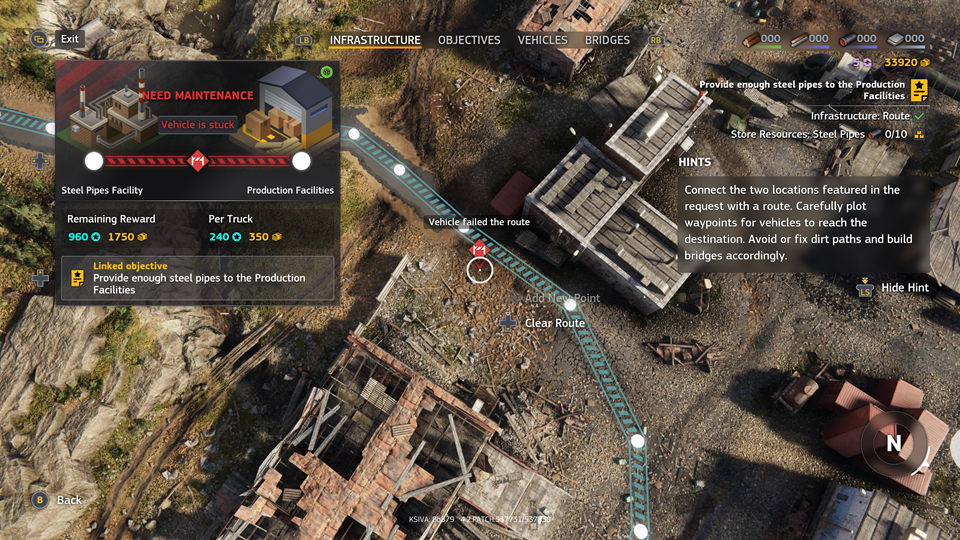The width and height of the screenshot is (960, 540).
Task: Click the north compass indicator
Action: tap(894, 444)
